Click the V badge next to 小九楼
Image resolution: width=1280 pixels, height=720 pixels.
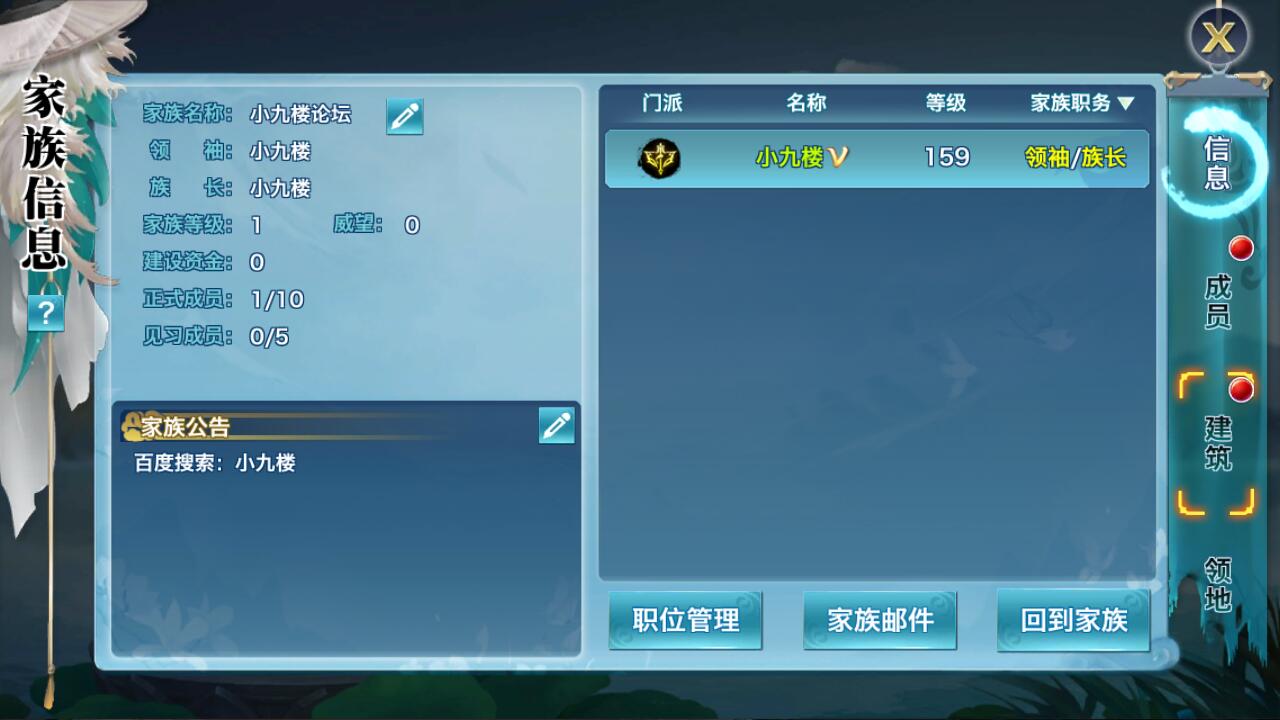pos(836,157)
